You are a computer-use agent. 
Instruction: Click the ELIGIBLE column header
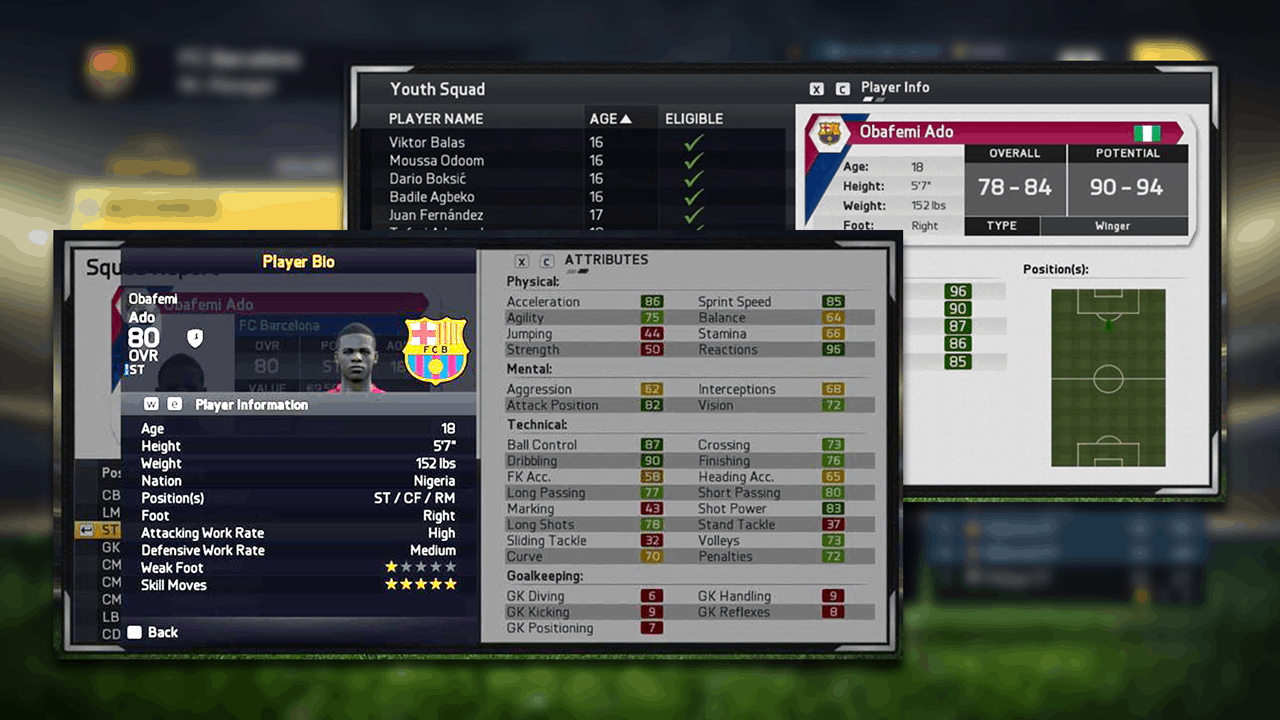(x=694, y=118)
